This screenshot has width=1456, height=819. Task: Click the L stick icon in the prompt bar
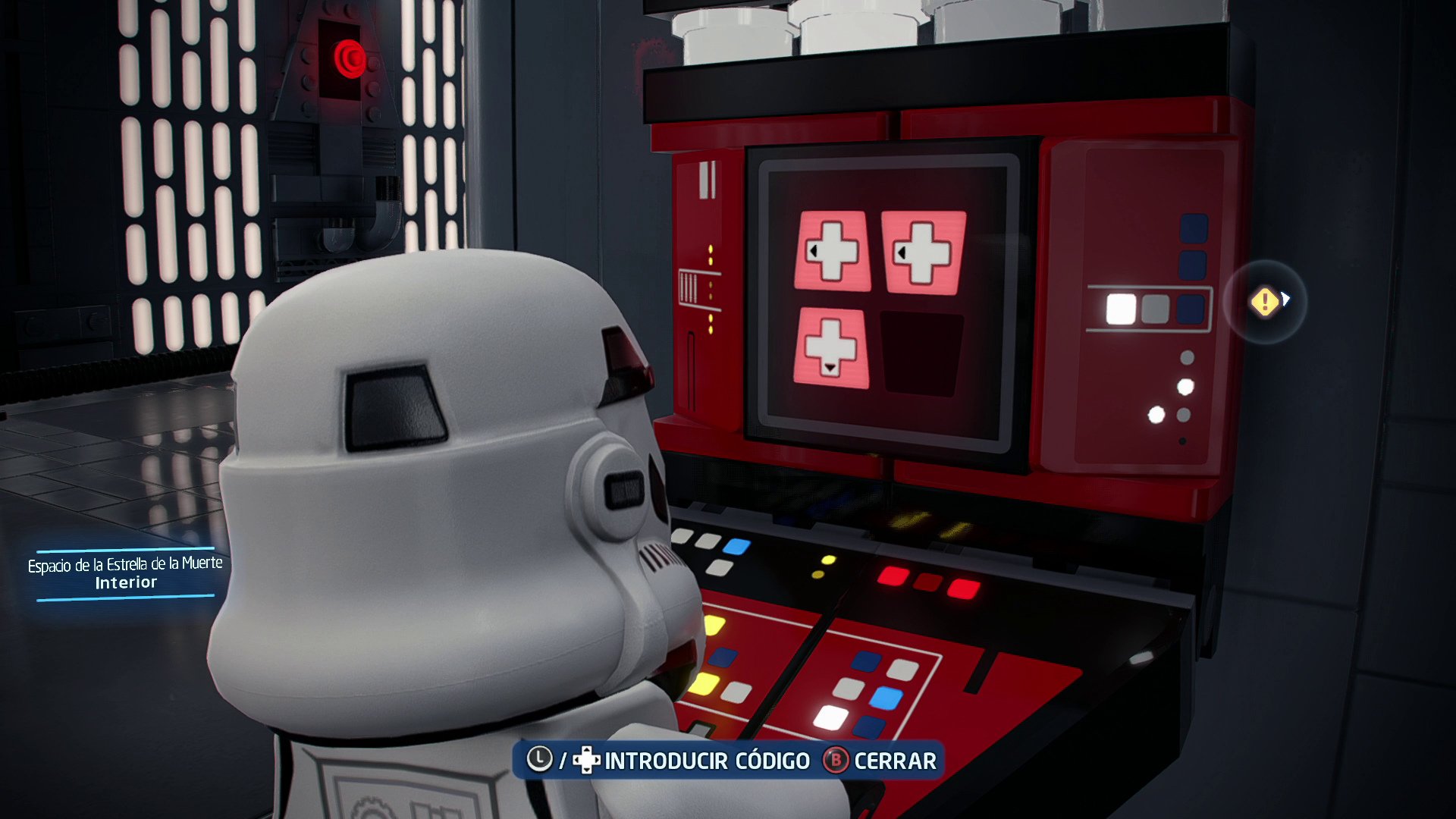[538, 761]
